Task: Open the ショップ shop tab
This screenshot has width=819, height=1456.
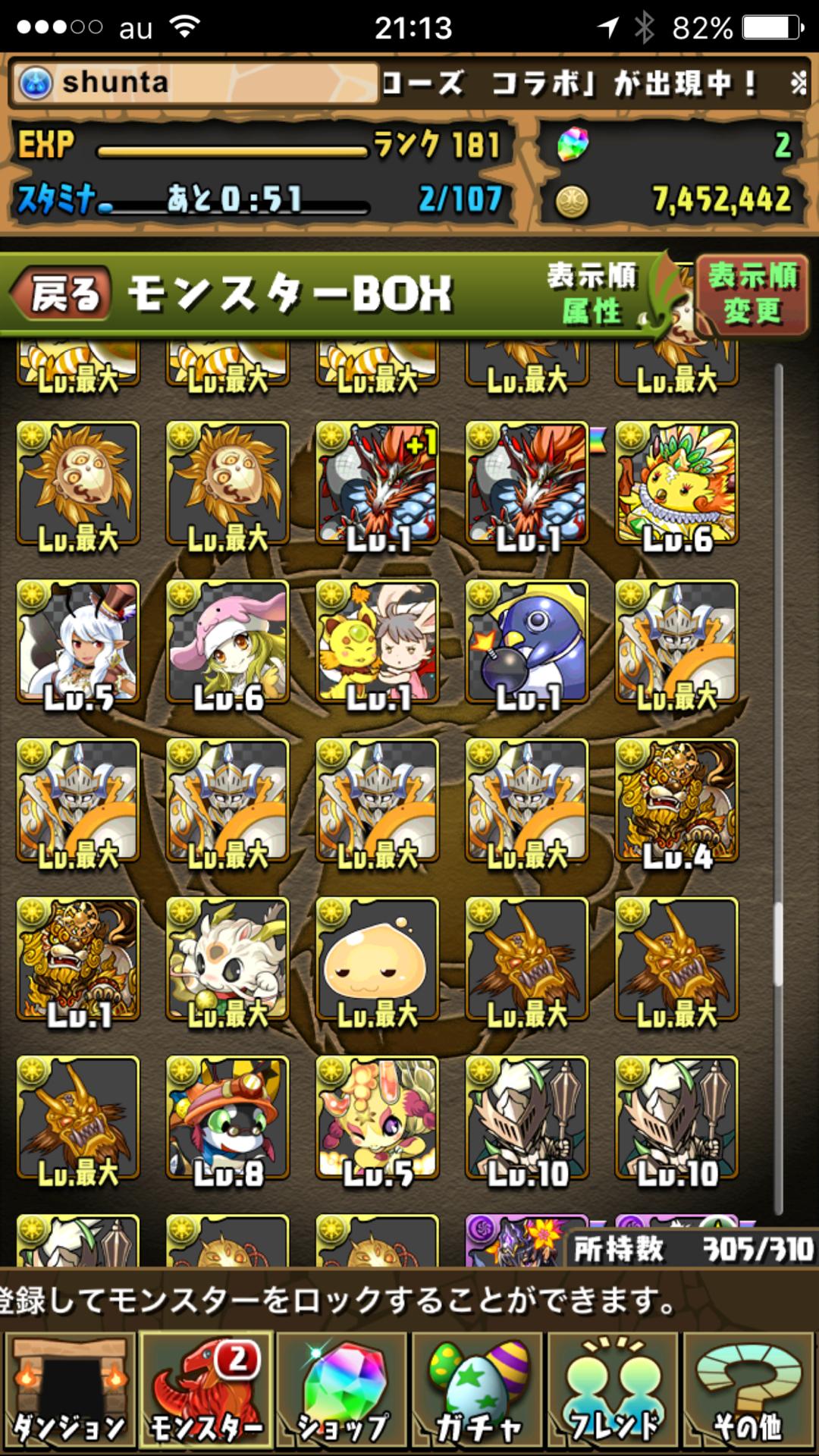Action: 343,1392
